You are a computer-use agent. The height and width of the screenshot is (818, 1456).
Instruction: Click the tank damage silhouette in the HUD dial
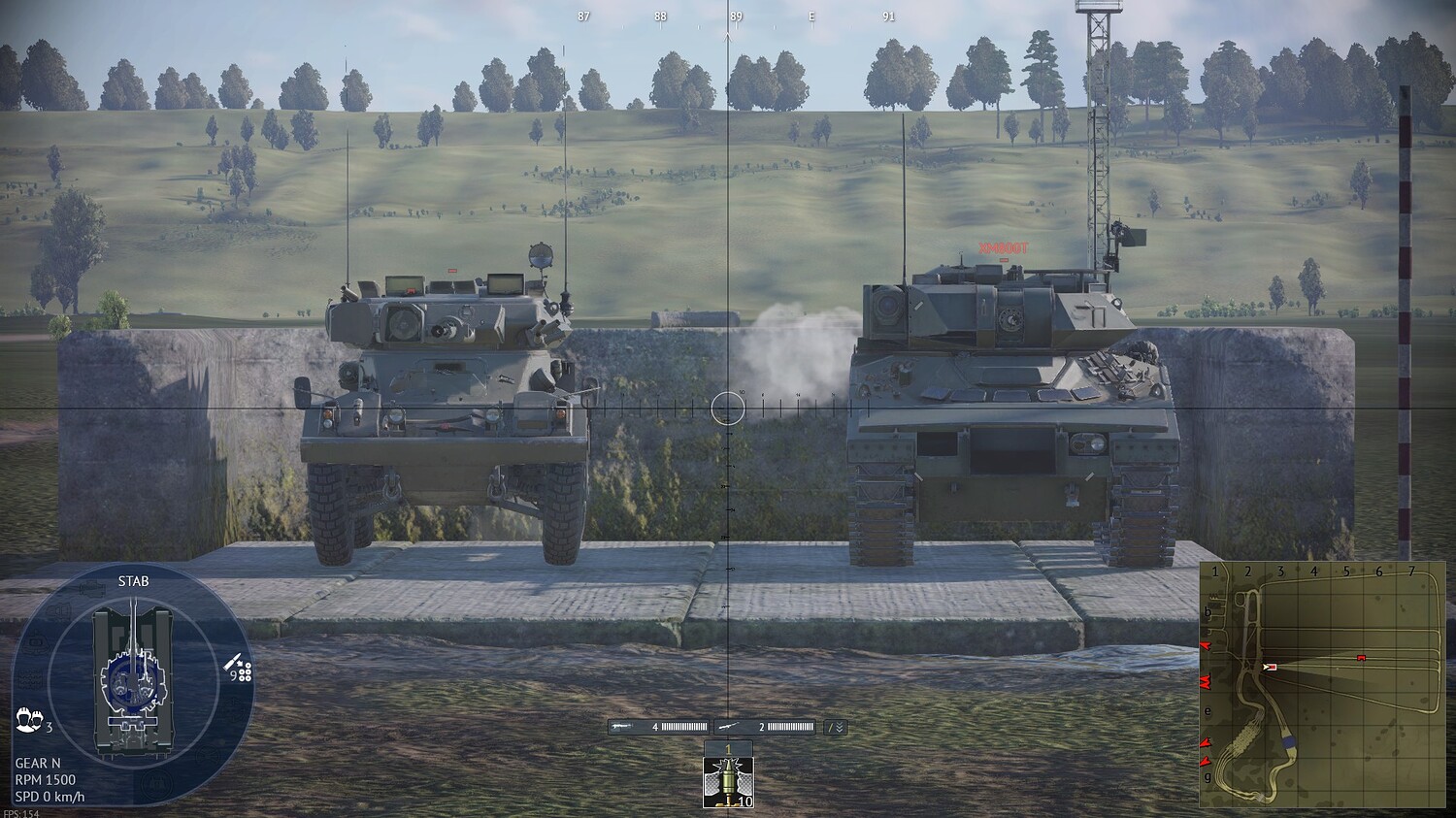click(x=132, y=679)
